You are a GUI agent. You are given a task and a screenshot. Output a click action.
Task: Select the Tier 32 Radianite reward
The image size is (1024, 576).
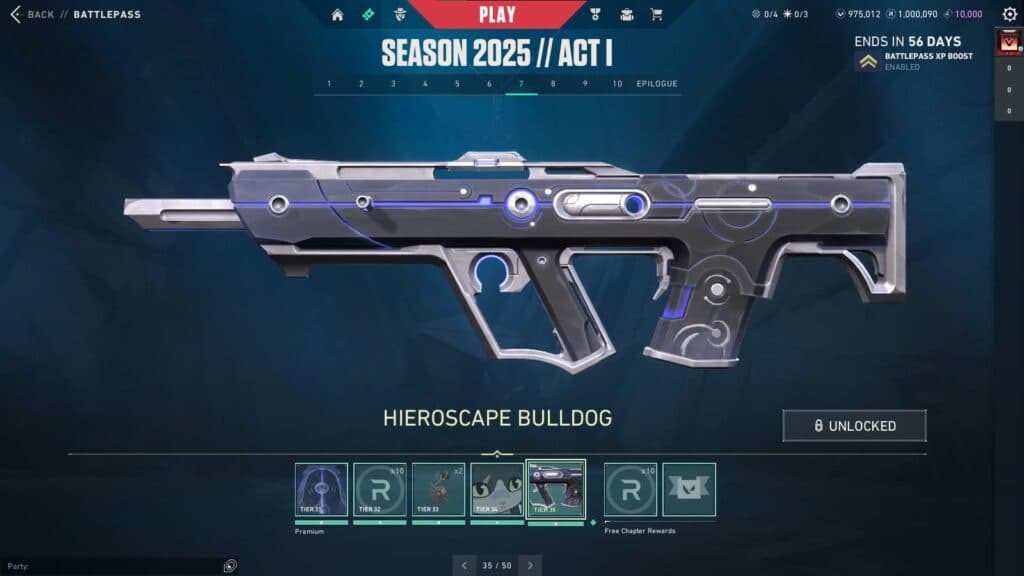380,489
